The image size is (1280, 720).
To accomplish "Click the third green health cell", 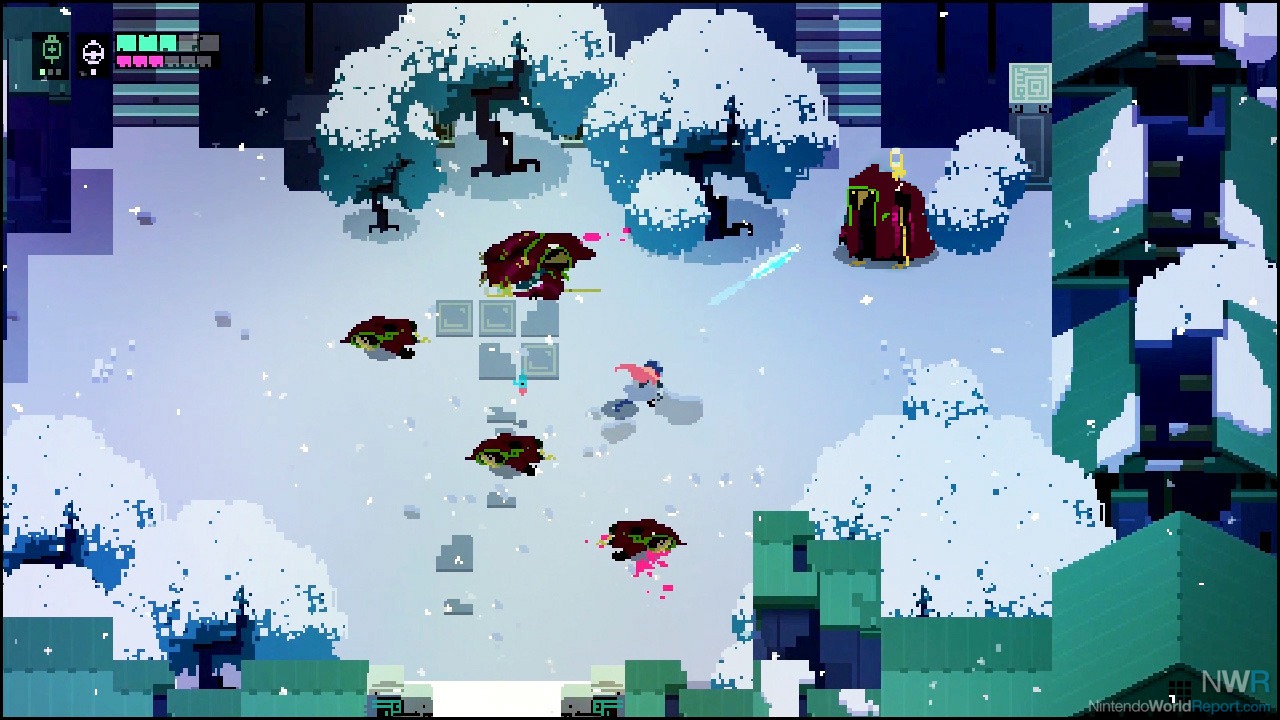I will (x=169, y=42).
